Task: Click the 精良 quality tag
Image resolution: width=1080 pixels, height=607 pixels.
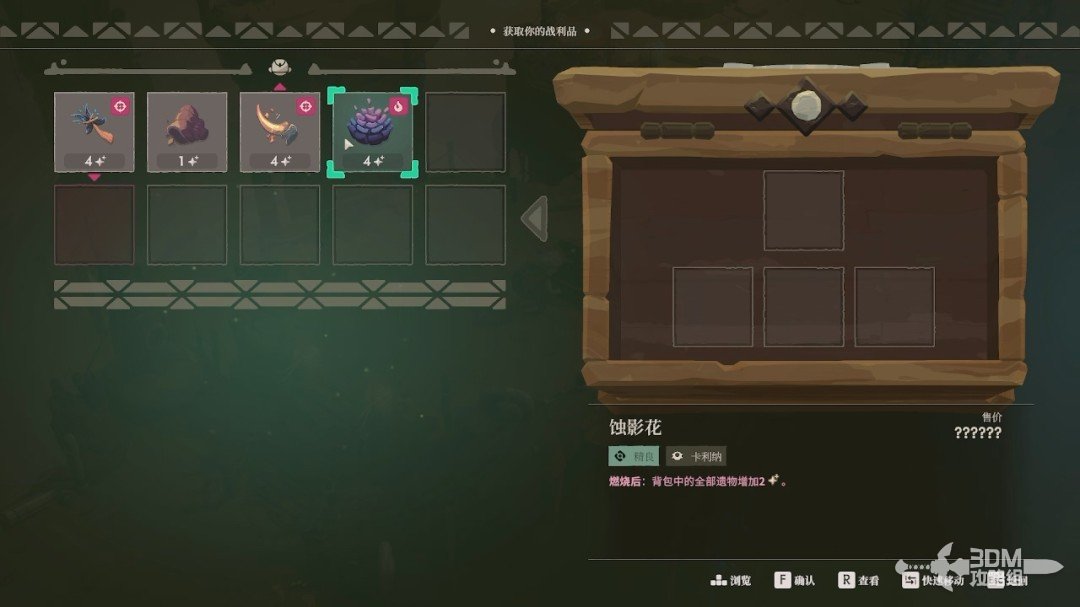Action: pos(634,456)
